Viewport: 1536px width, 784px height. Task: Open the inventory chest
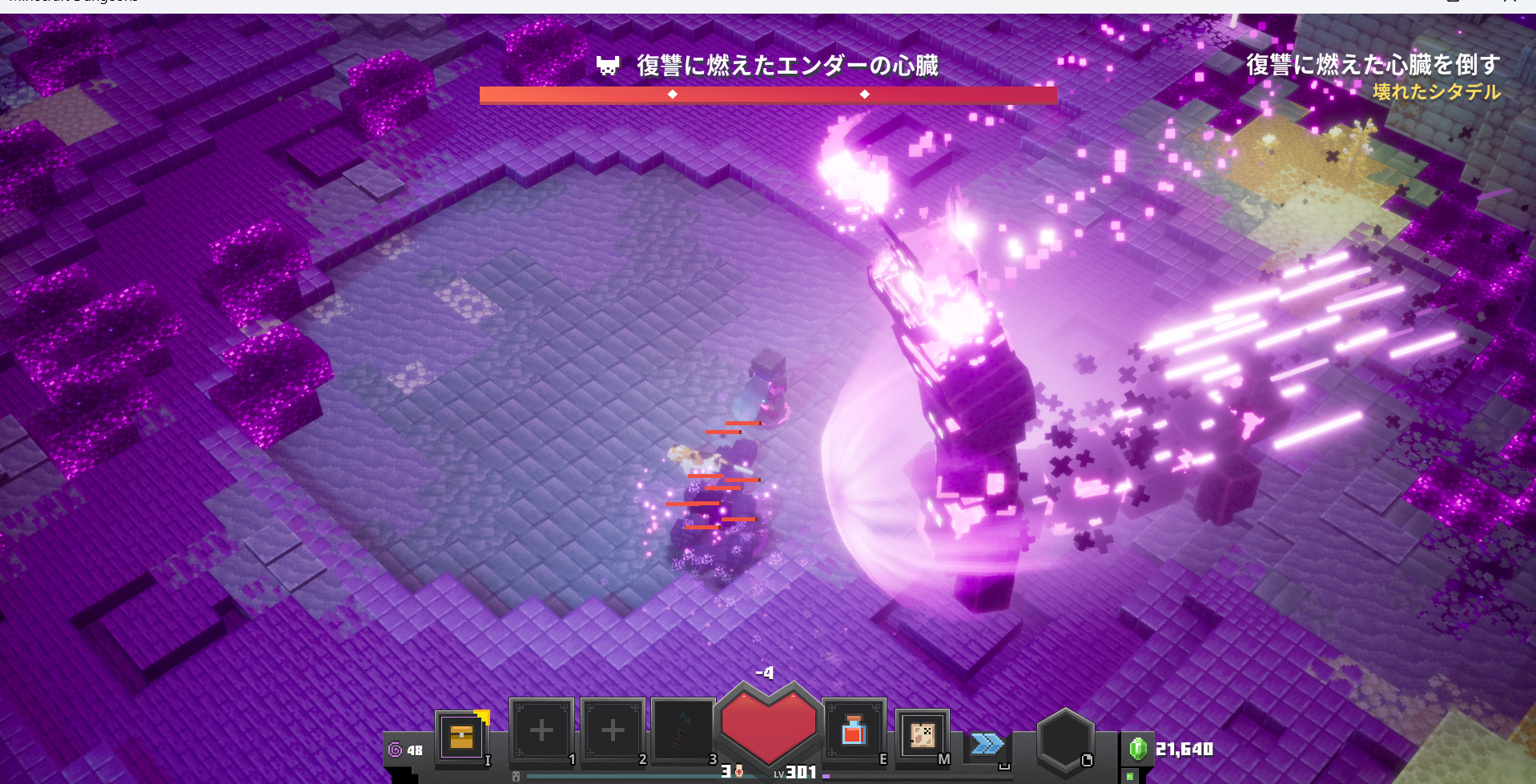(x=462, y=735)
